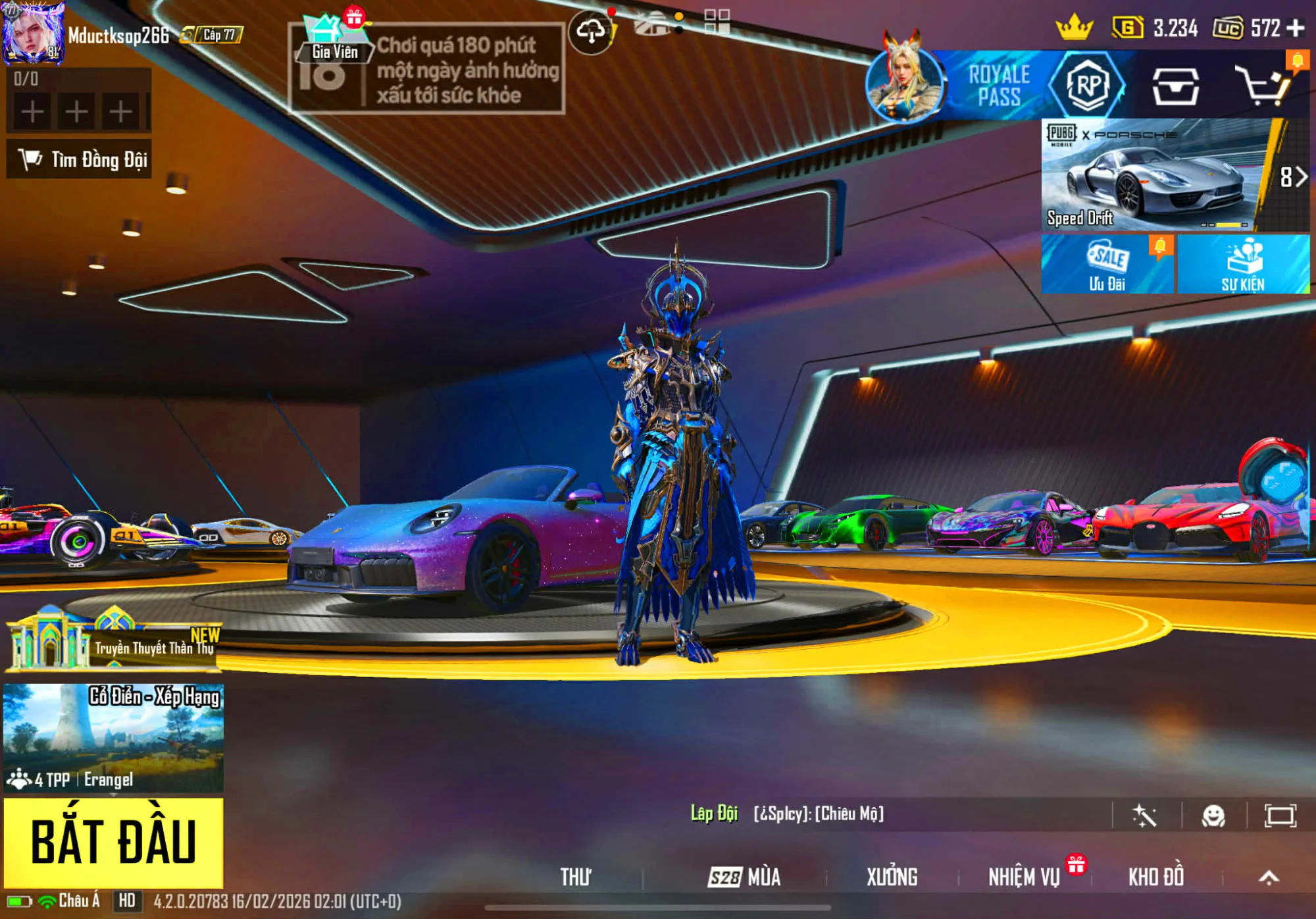Click Tìm Đồng Đội to find teammates

[x=80, y=159]
